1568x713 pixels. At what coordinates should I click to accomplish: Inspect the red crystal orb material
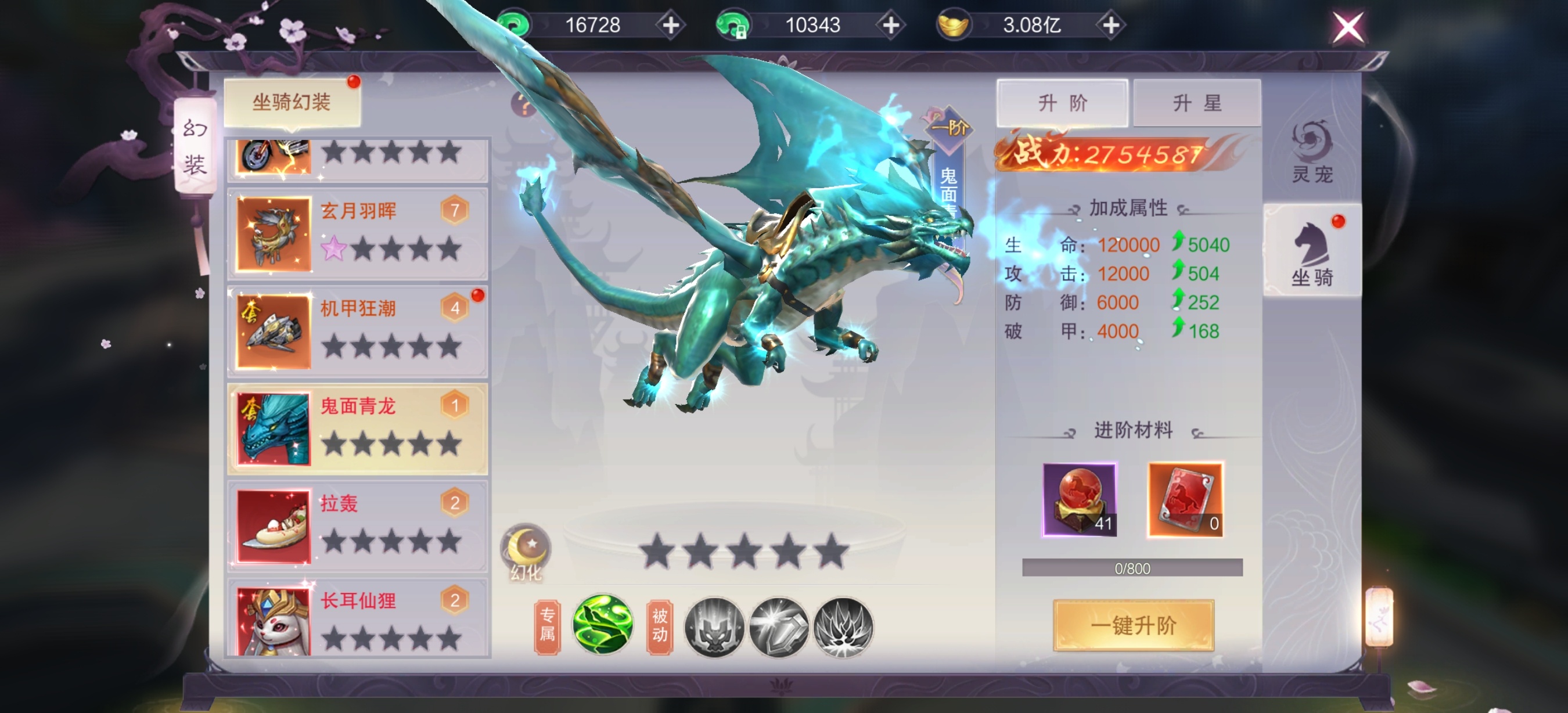(x=1079, y=499)
